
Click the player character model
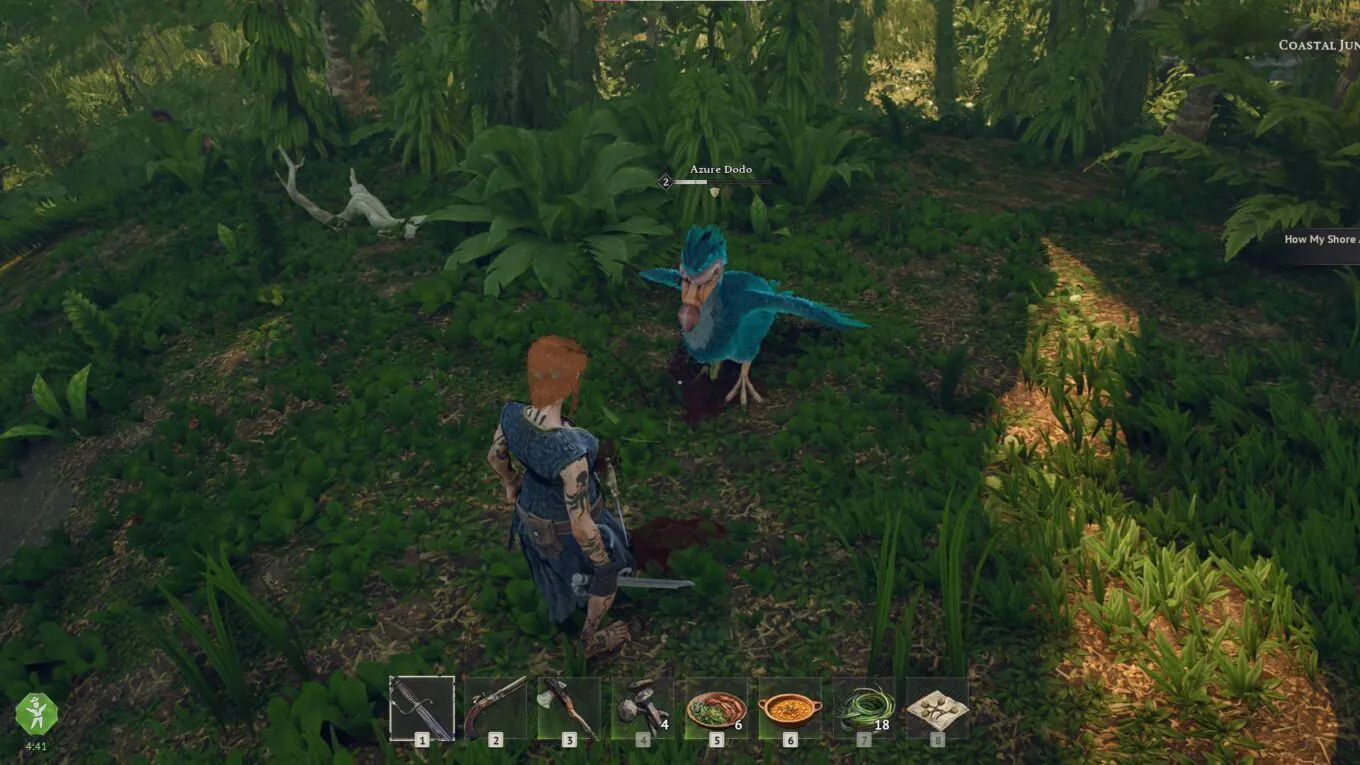click(x=560, y=480)
